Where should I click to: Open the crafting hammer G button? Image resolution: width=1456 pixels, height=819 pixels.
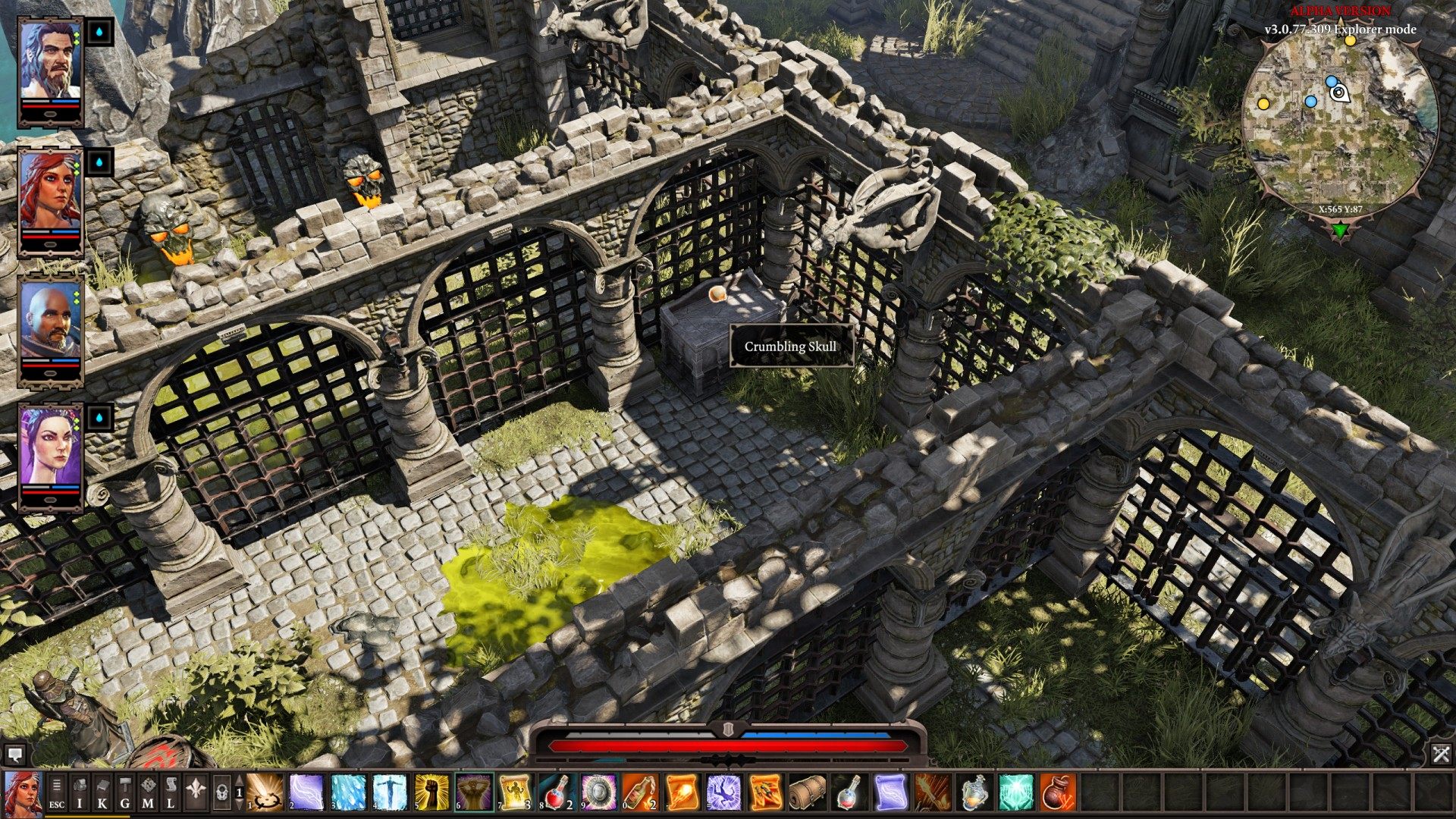tap(125, 793)
